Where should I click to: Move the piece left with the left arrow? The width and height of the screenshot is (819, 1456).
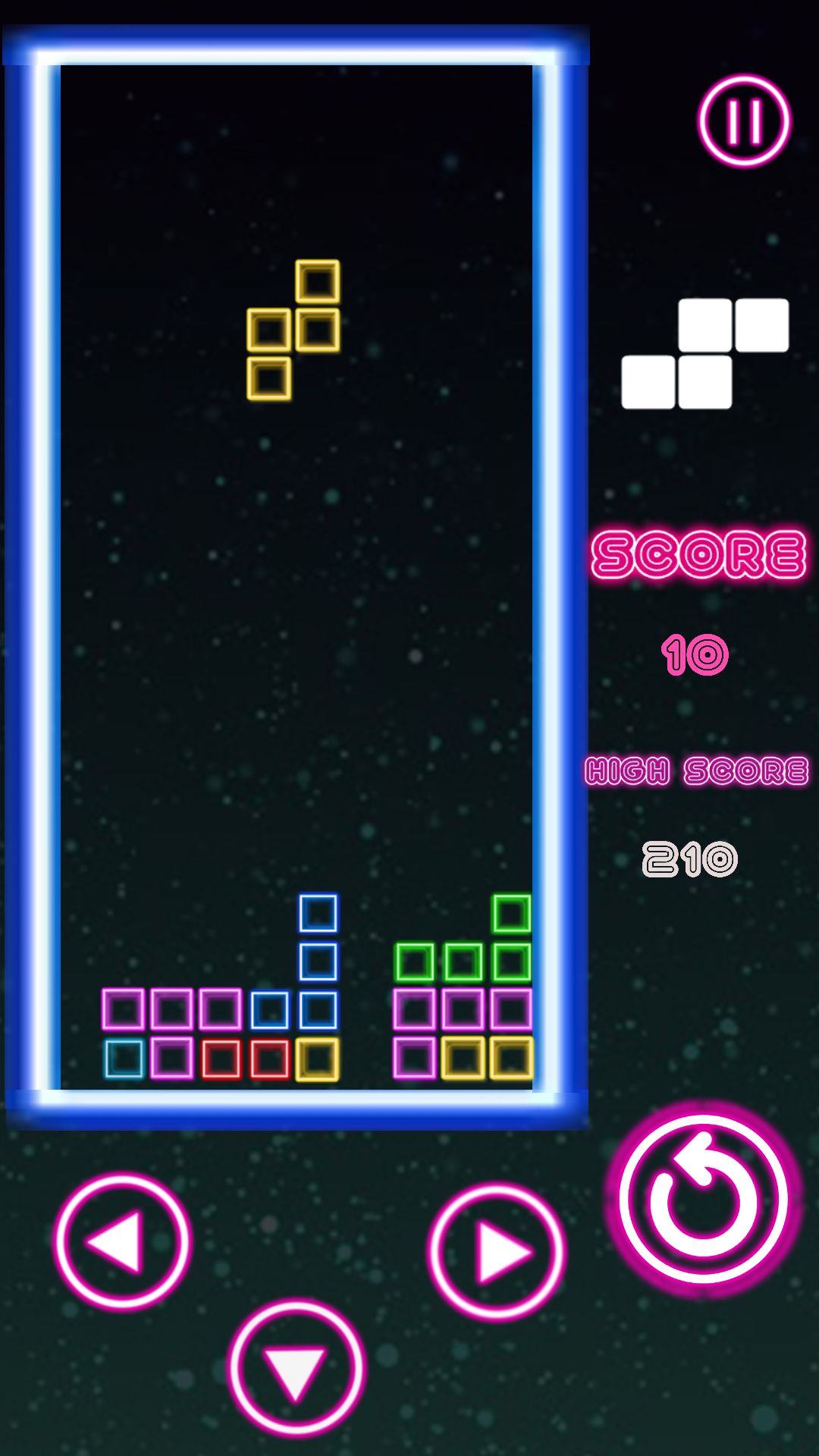[122, 1241]
